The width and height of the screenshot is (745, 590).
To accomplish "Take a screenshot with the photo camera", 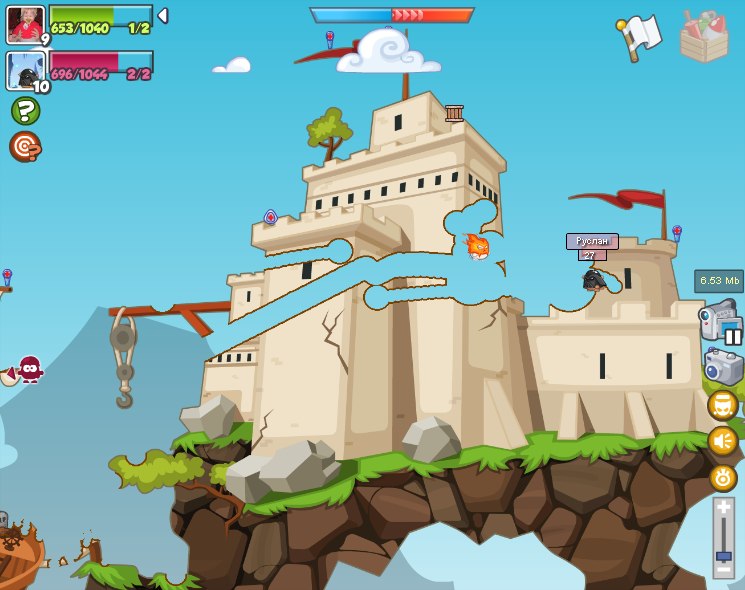I will click(x=723, y=367).
